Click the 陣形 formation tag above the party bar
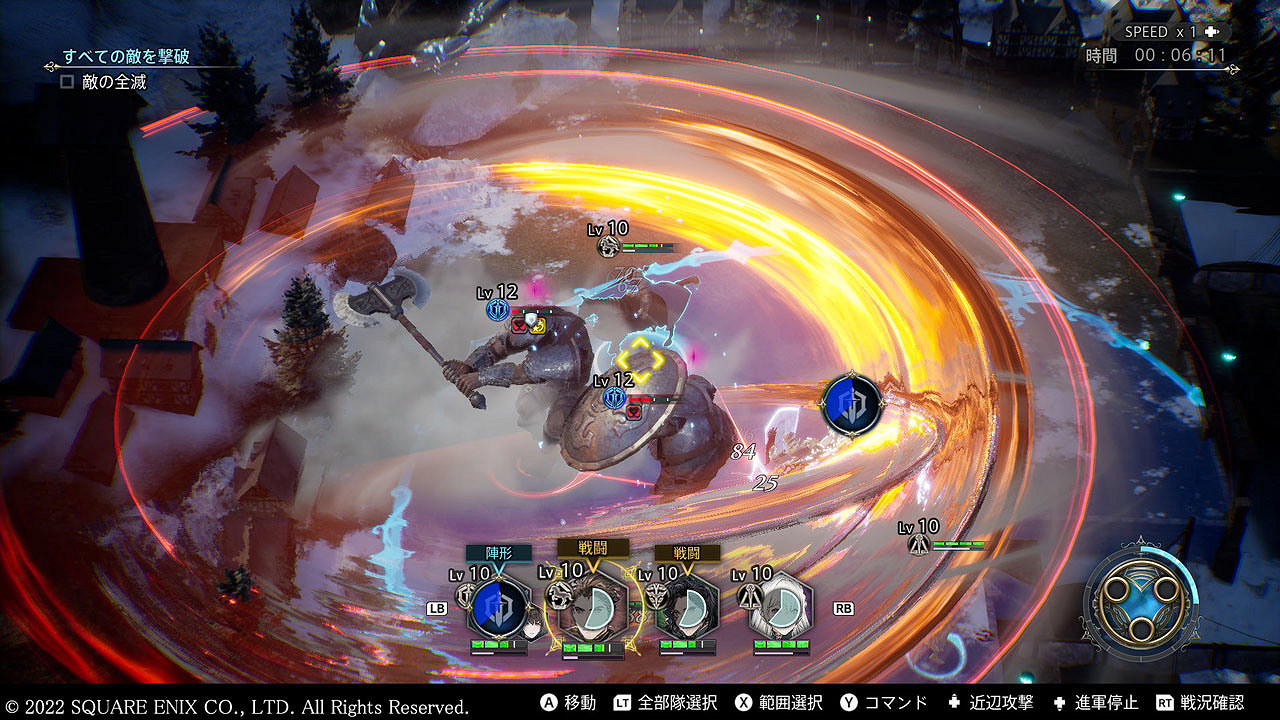1280x720 pixels. (x=498, y=553)
